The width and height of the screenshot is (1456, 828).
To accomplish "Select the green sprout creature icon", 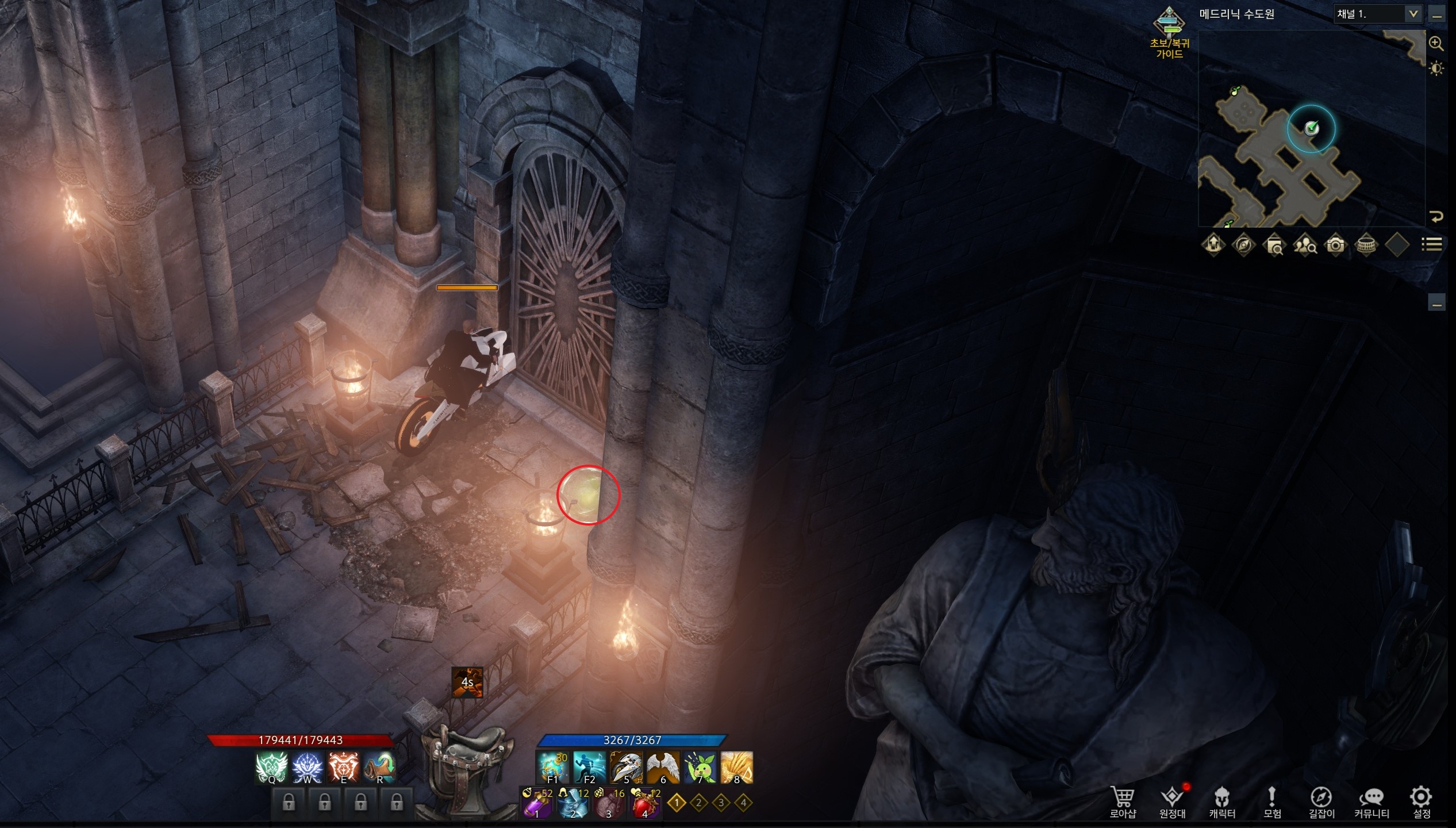I will click(700, 767).
